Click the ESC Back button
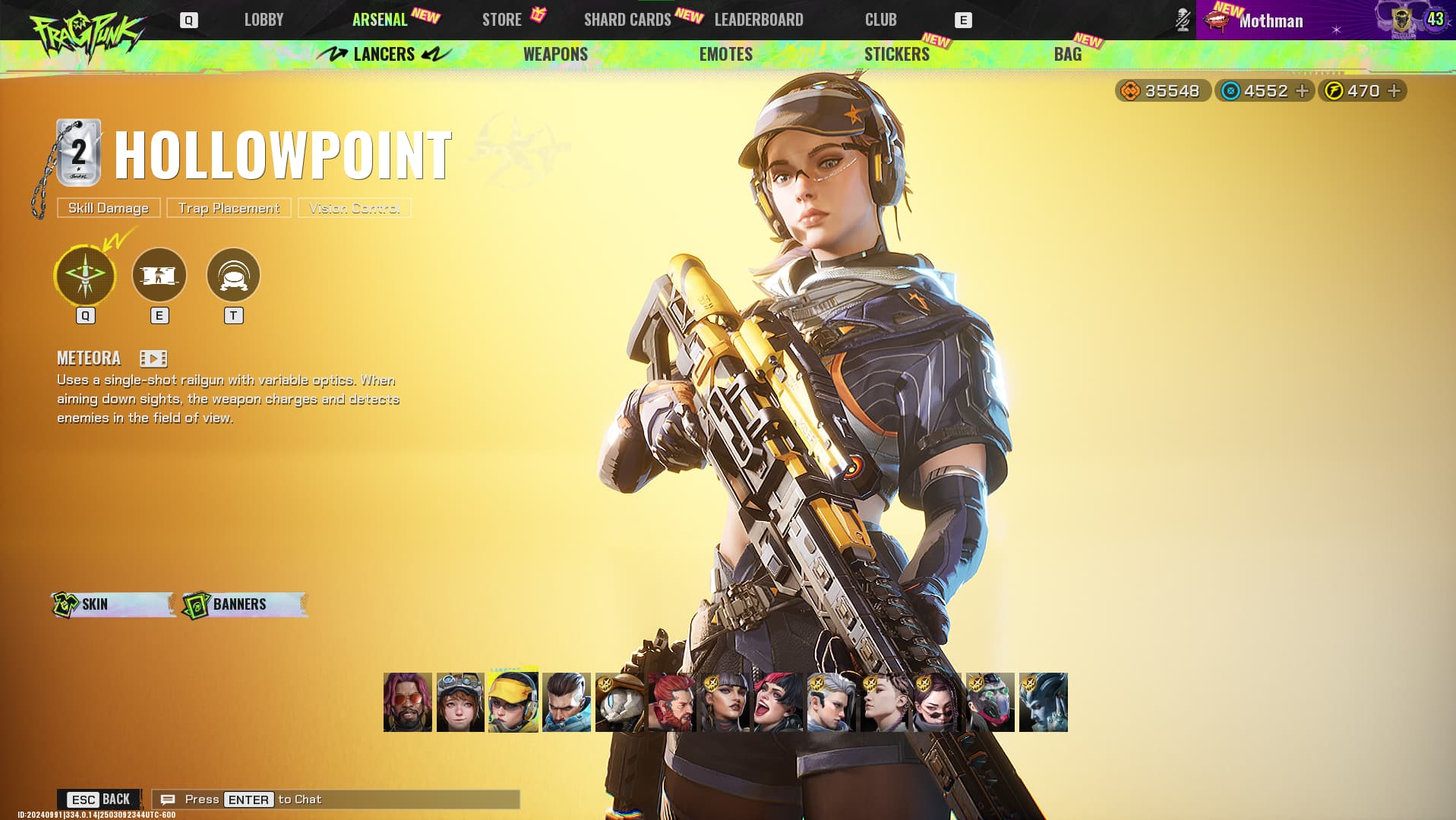 click(99, 799)
